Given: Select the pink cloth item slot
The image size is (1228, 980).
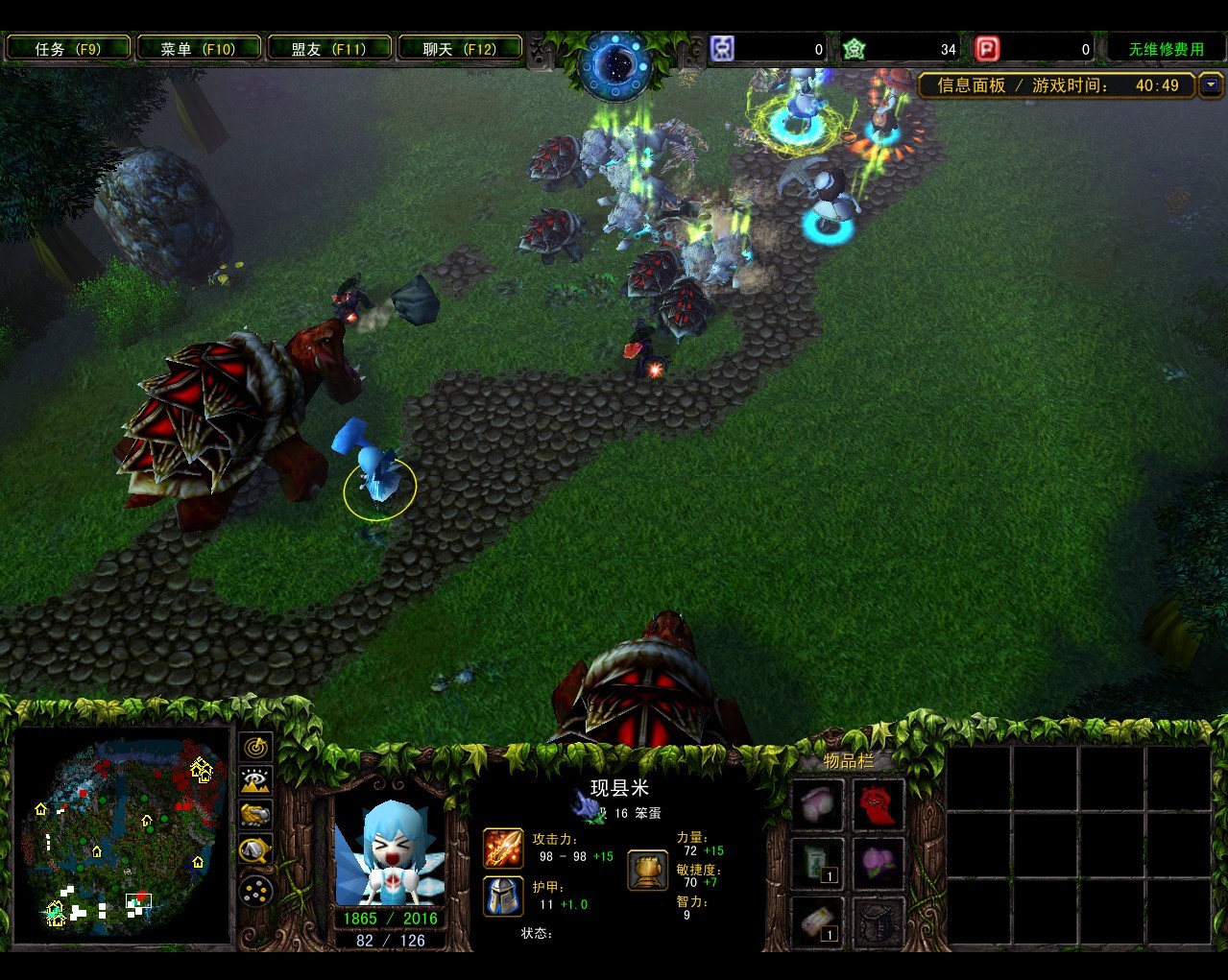Looking at the screenshot, I should coord(817,803).
